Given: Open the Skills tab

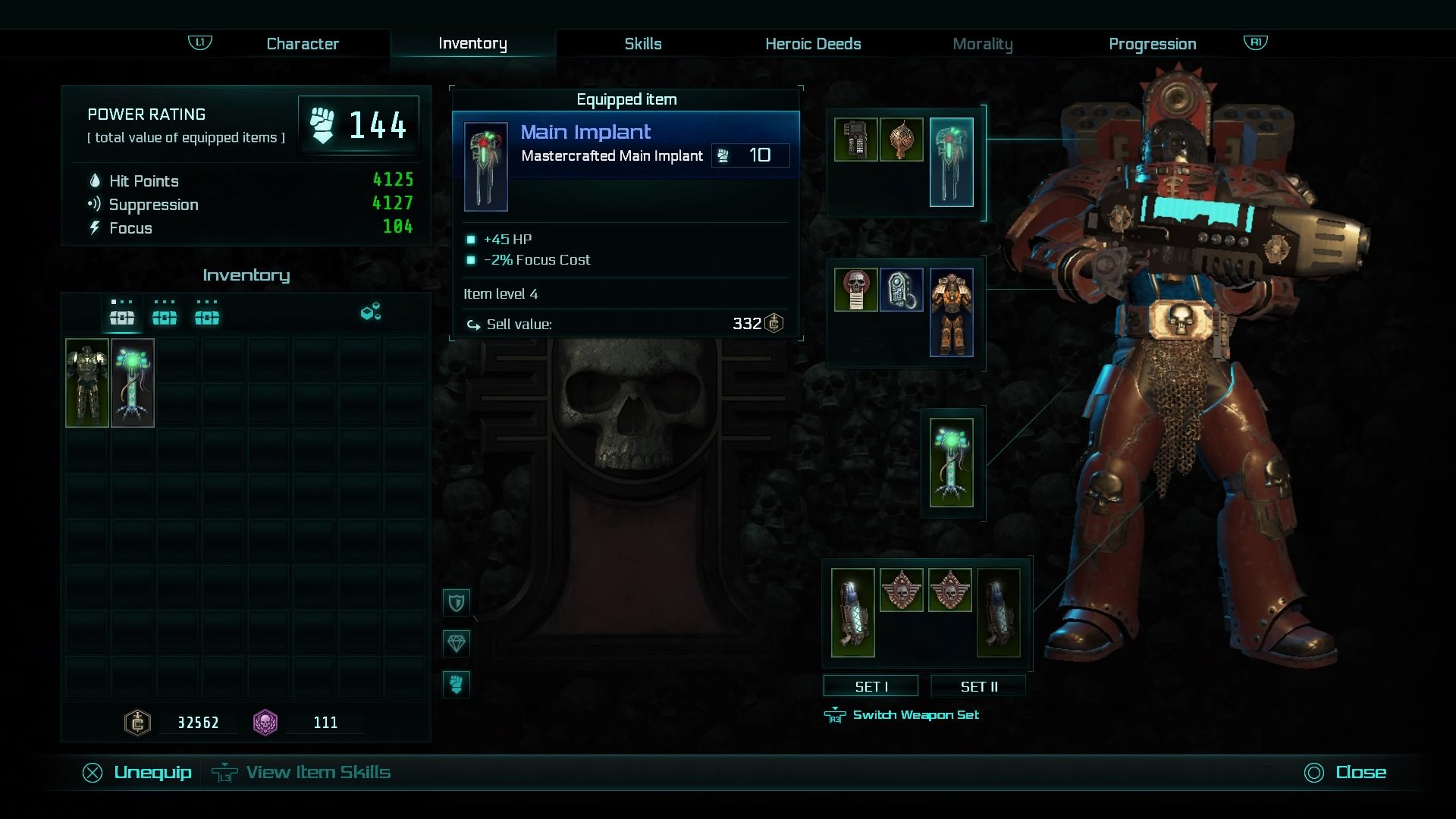Looking at the screenshot, I should (x=642, y=43).
